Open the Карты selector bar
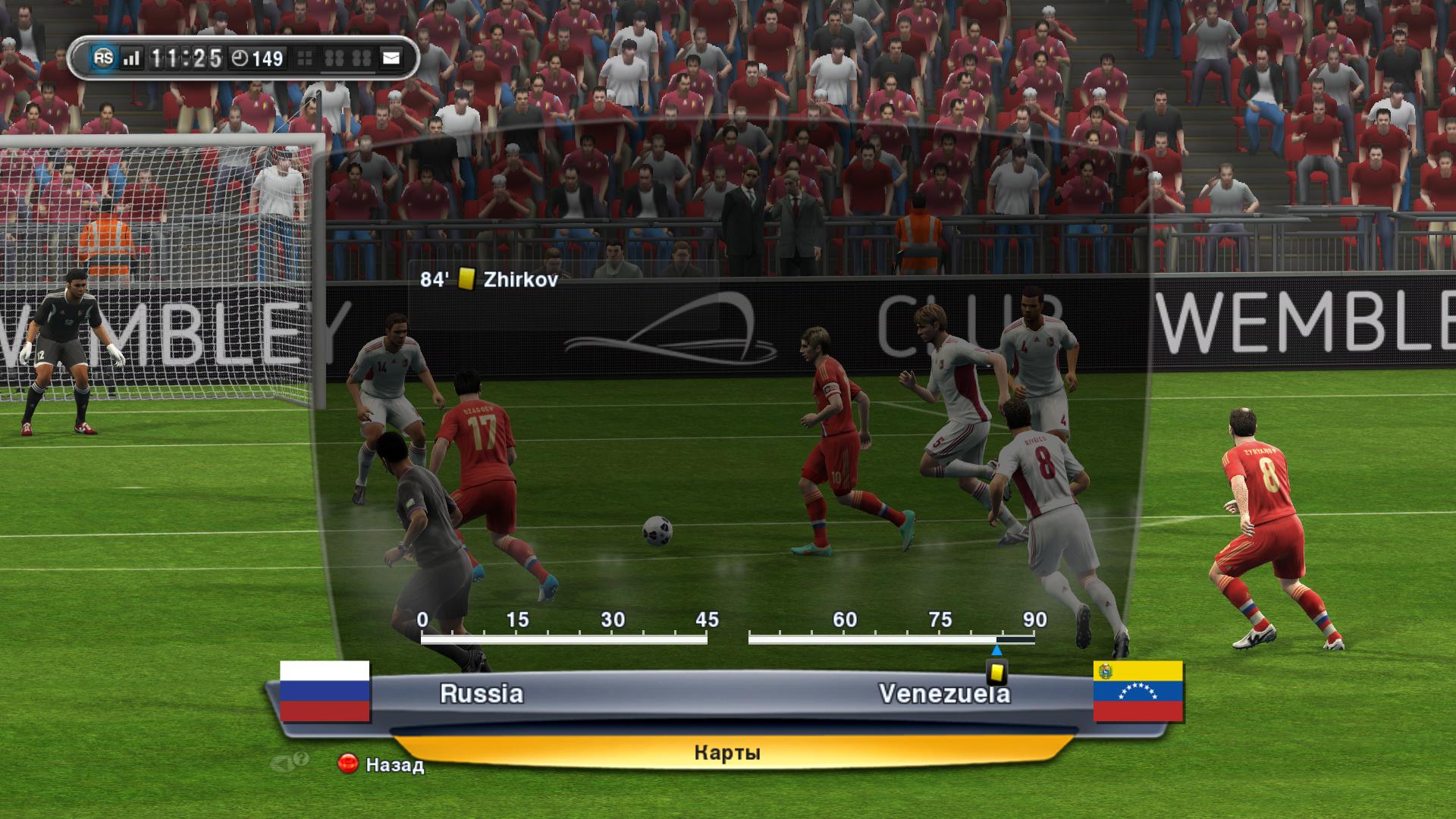Image resolution: width=1456 pixels, height=819 pixels. (726, 753)
